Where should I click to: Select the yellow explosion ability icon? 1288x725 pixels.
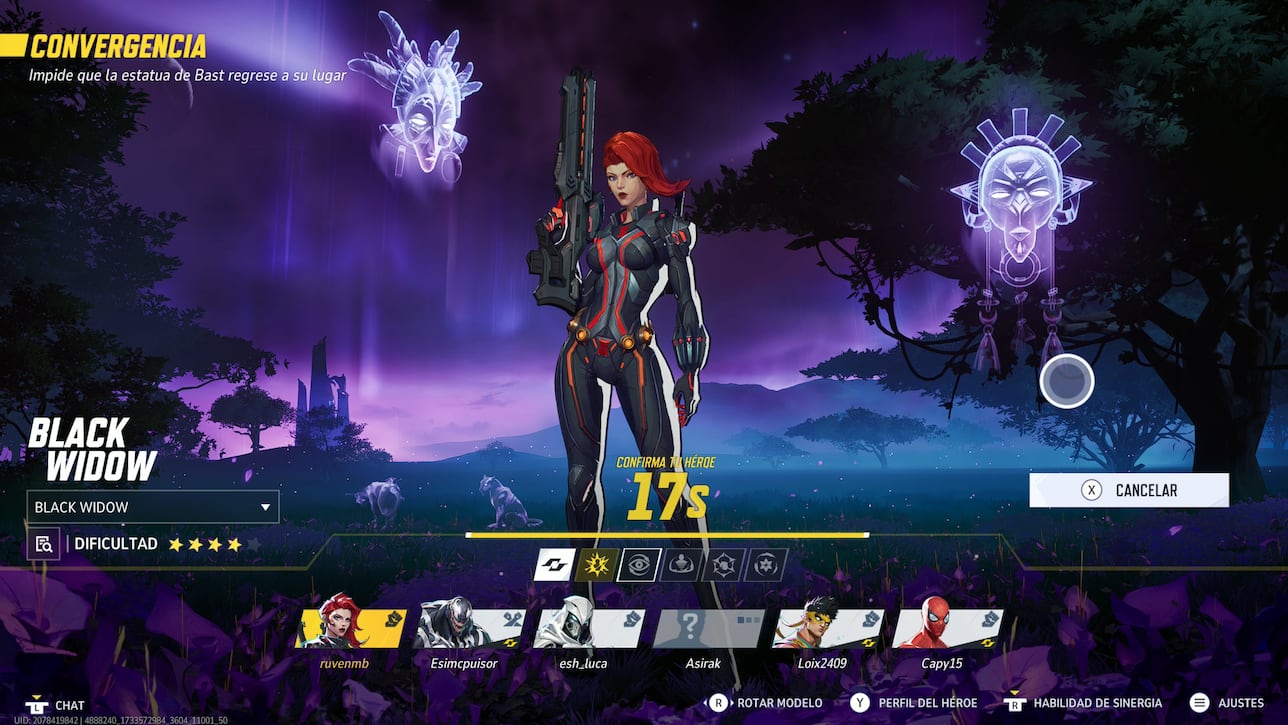coord(596,565)
